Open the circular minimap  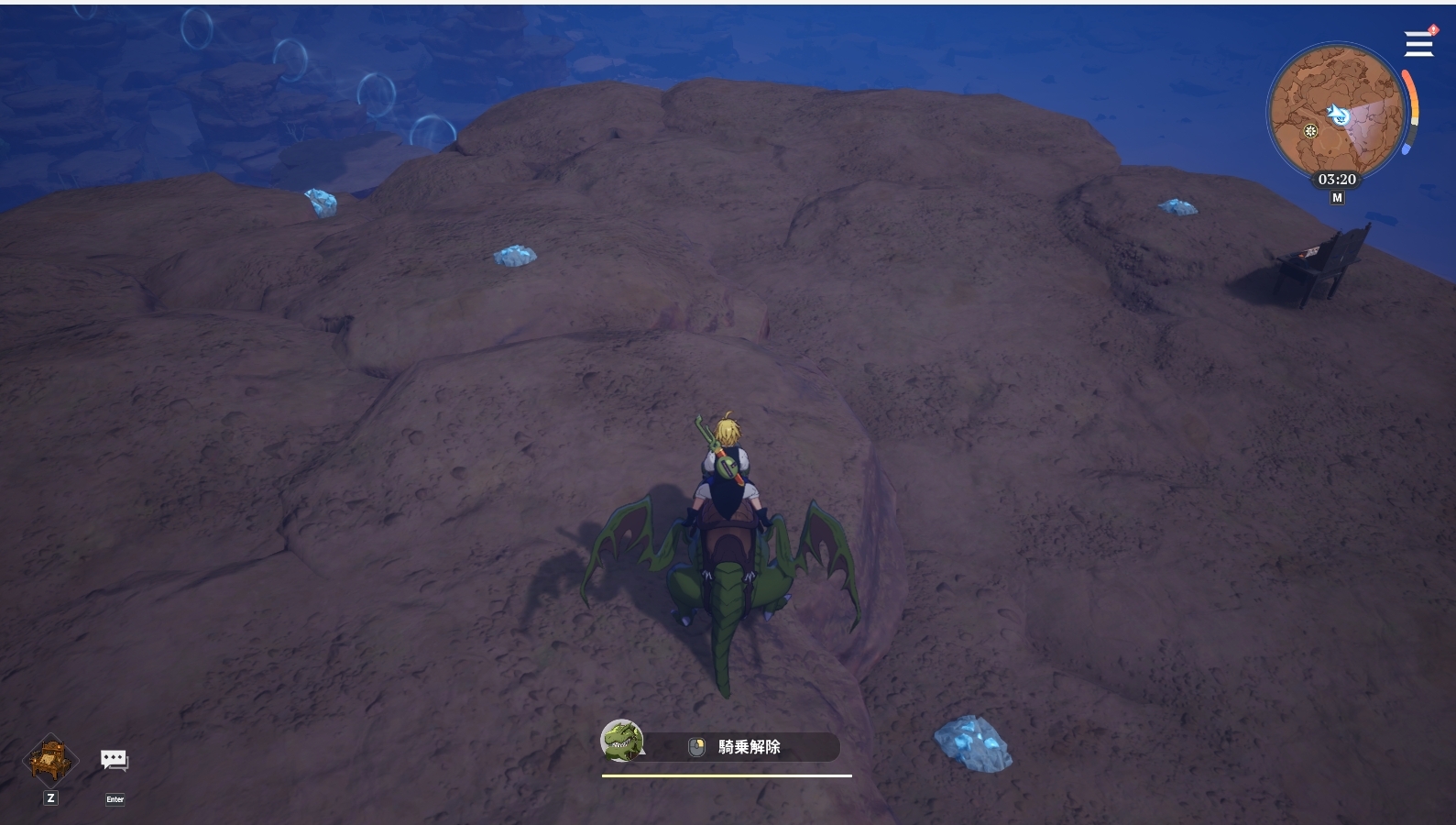tap(1335, 112)
